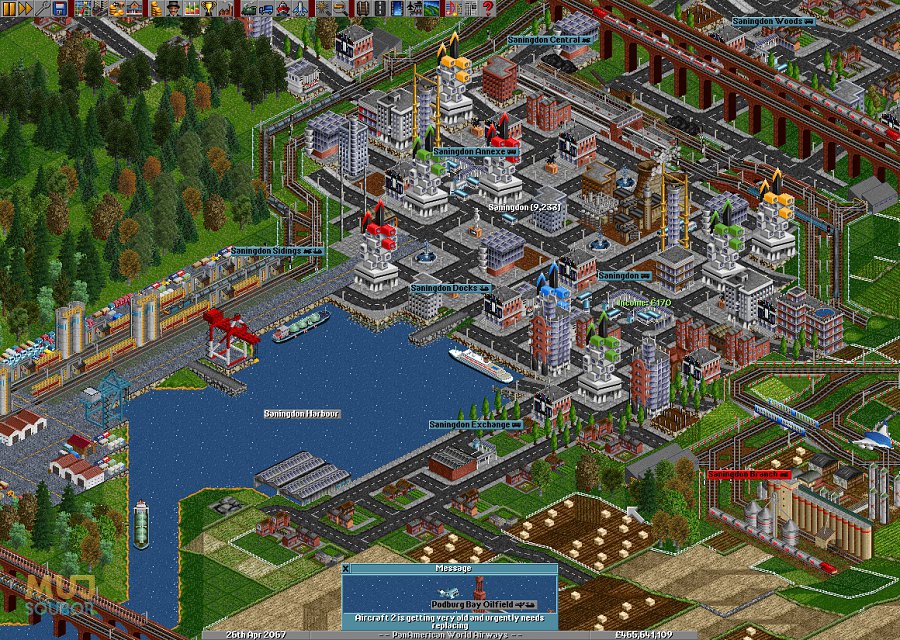Open the floppy disk save menu
Viewport: 900px width, 640px height.
pos(59,9)
